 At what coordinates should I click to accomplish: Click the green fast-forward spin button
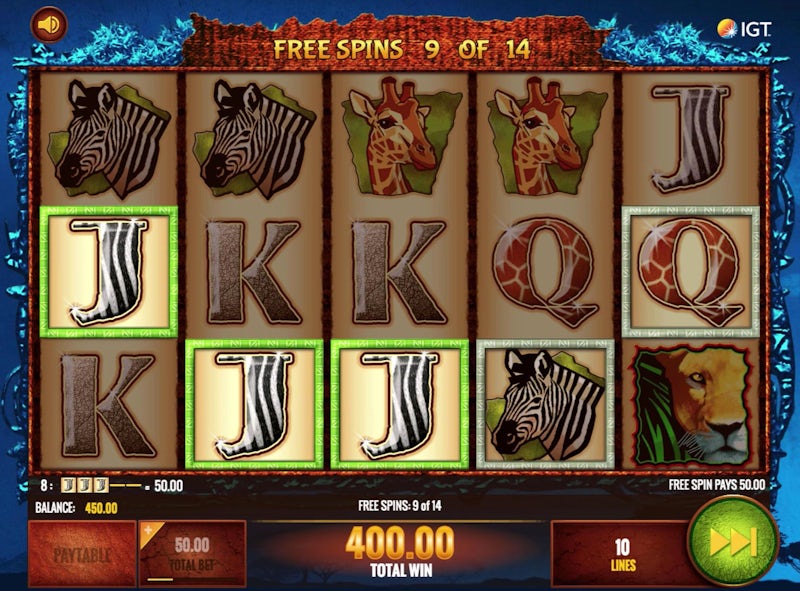tap(733, 541)
